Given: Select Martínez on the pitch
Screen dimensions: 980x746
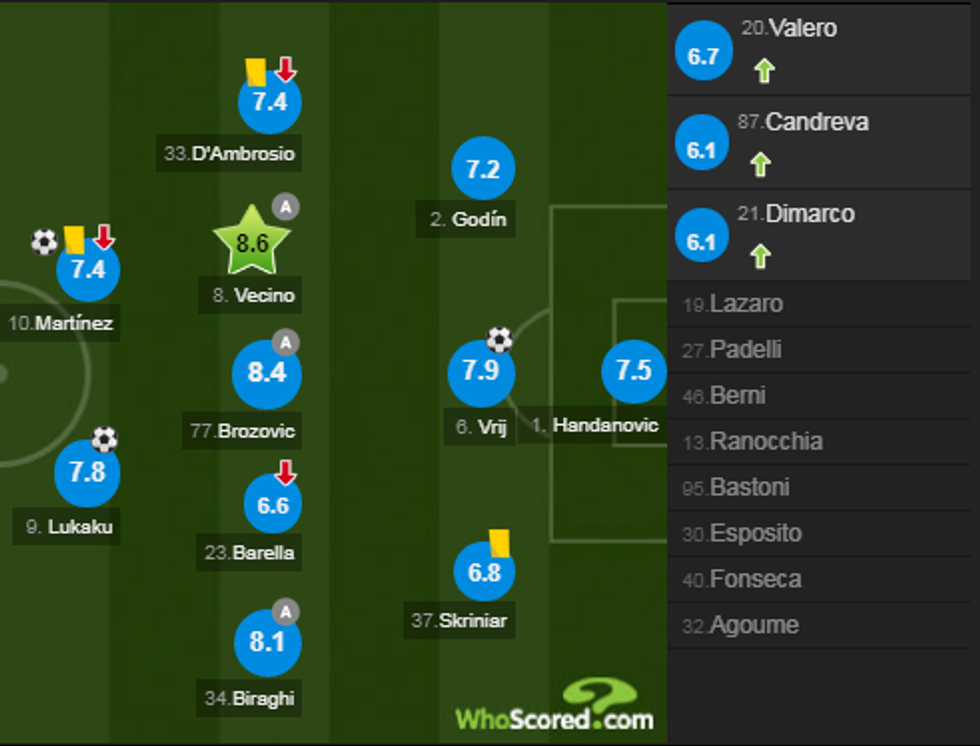Looking at the screenshot, I should click(88, 270).
